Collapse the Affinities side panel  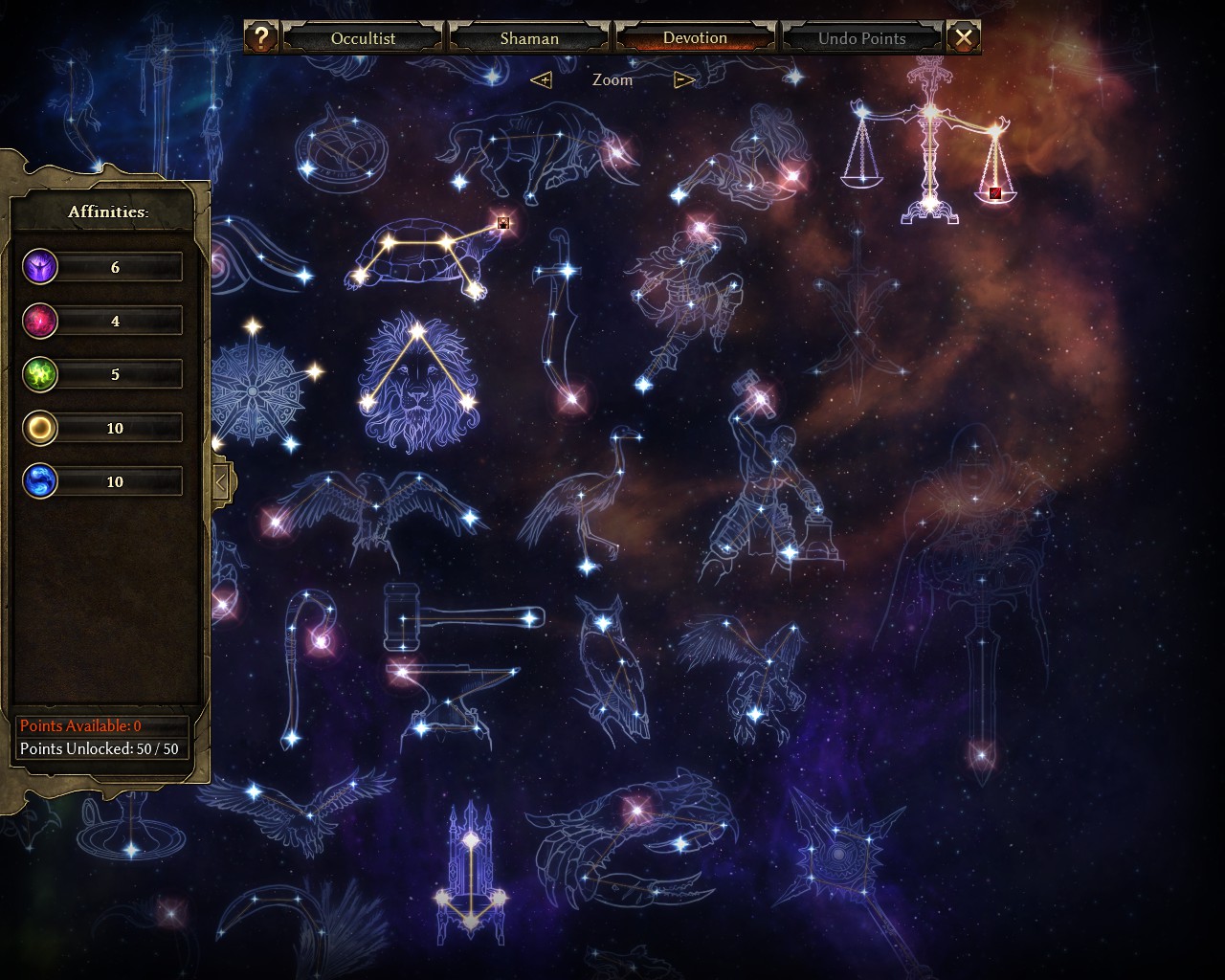point(220,482)
